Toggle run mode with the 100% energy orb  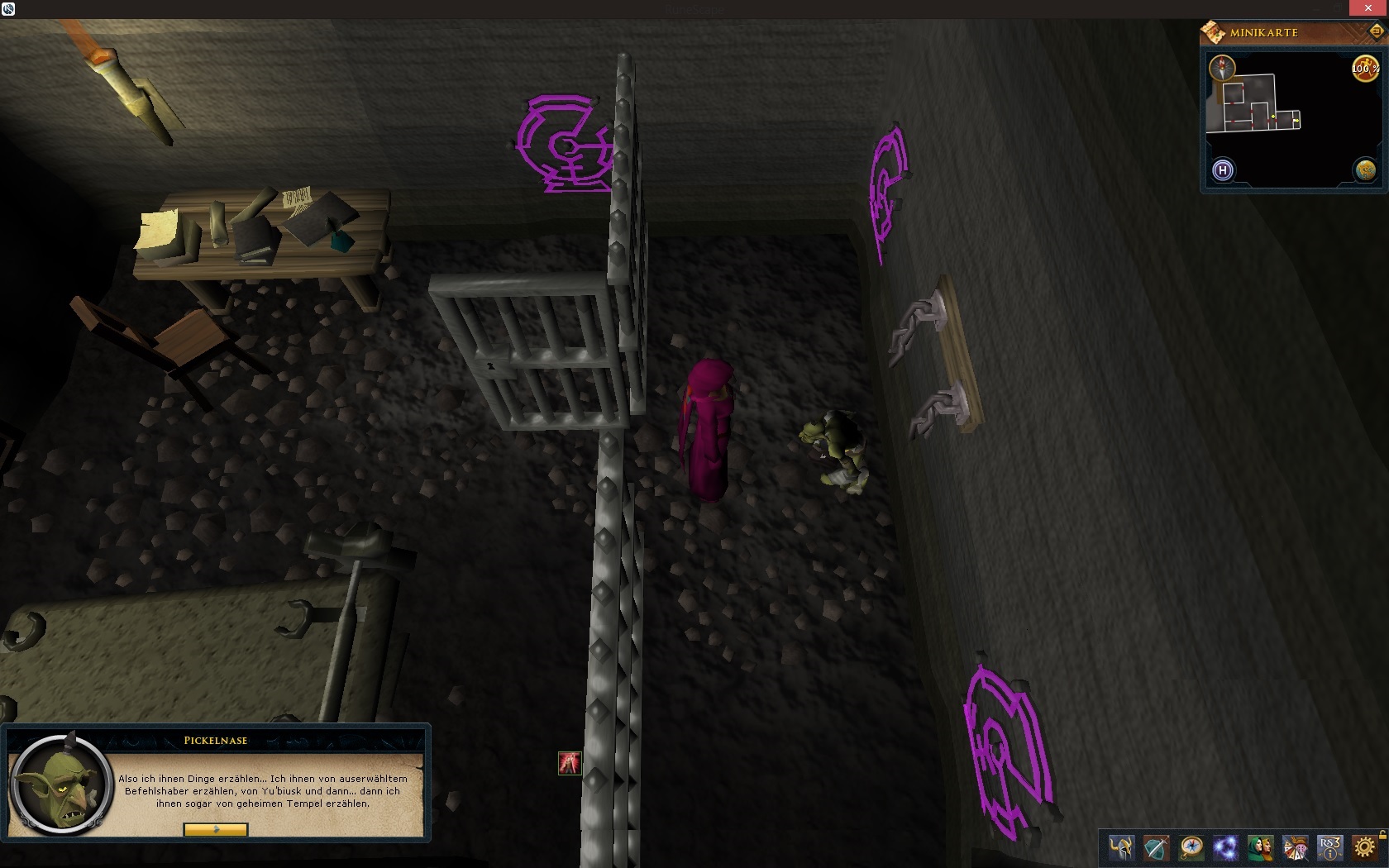tap(1364, 69)
